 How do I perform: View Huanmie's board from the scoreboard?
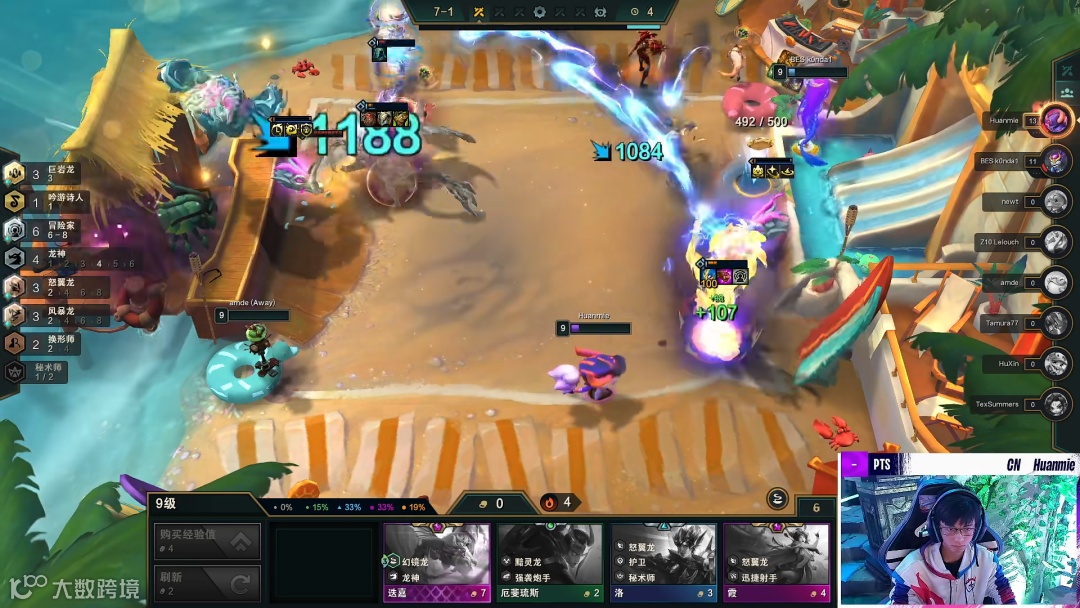(x=1055, y=120)
